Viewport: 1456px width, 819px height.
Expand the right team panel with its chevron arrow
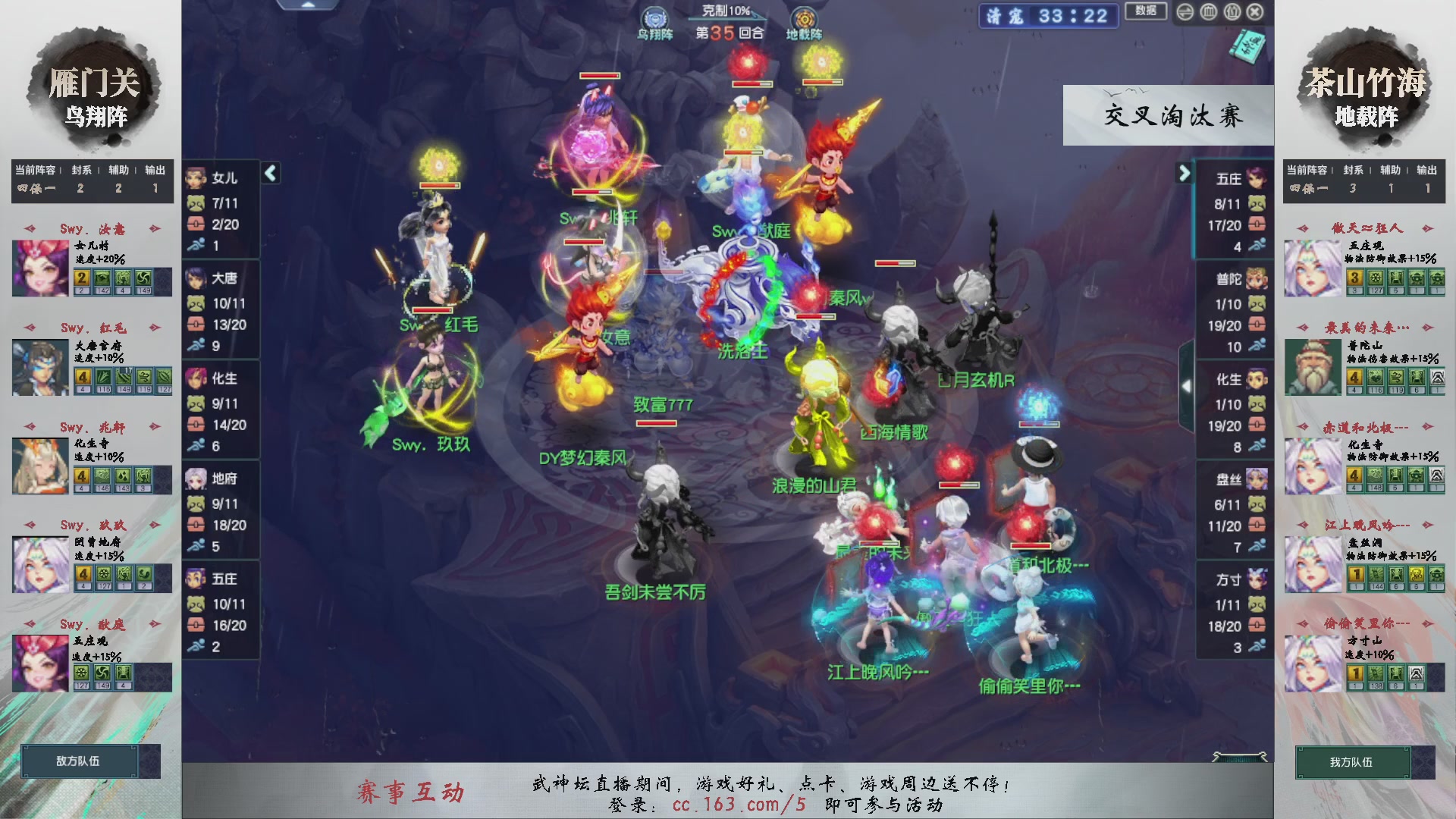(1184, 173)
